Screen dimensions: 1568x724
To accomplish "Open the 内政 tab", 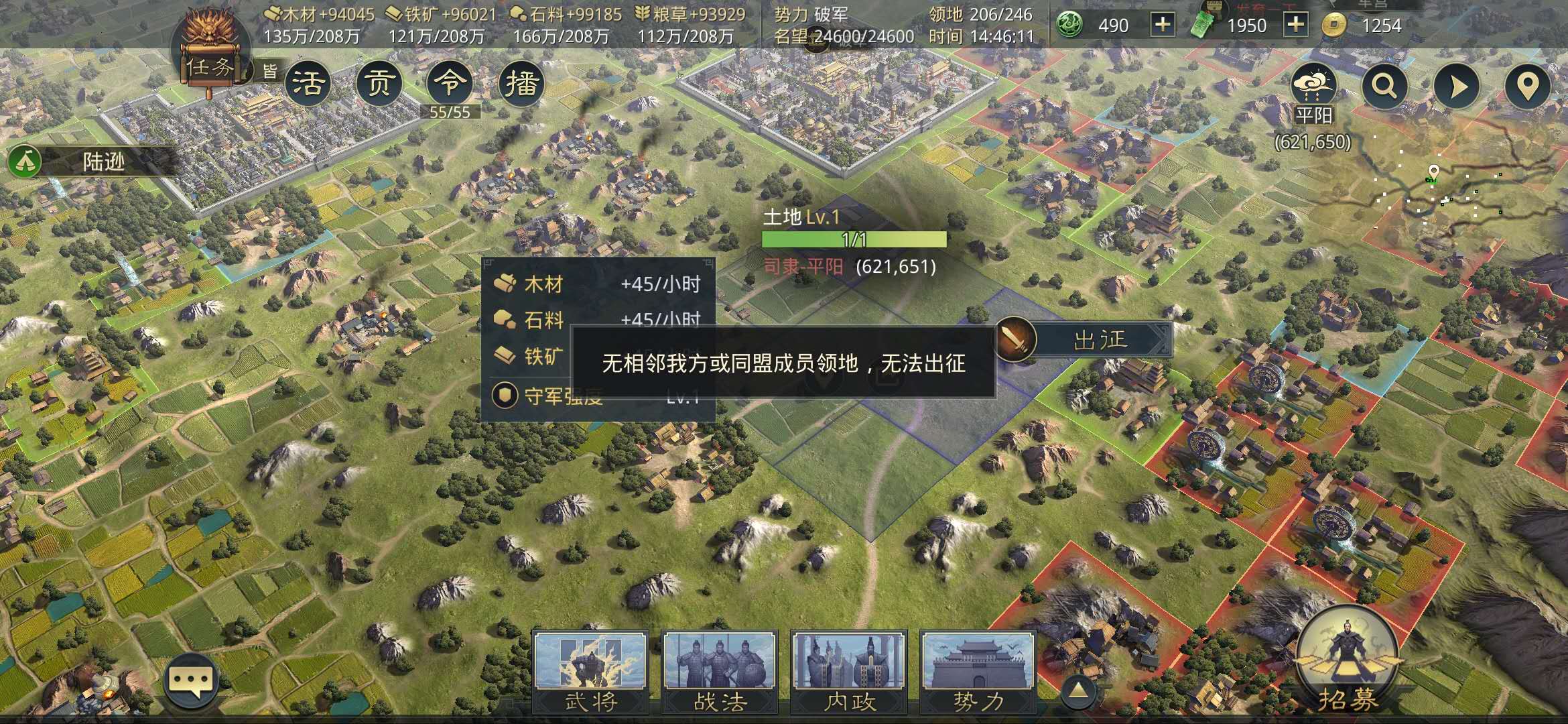I will pos(848,670).
